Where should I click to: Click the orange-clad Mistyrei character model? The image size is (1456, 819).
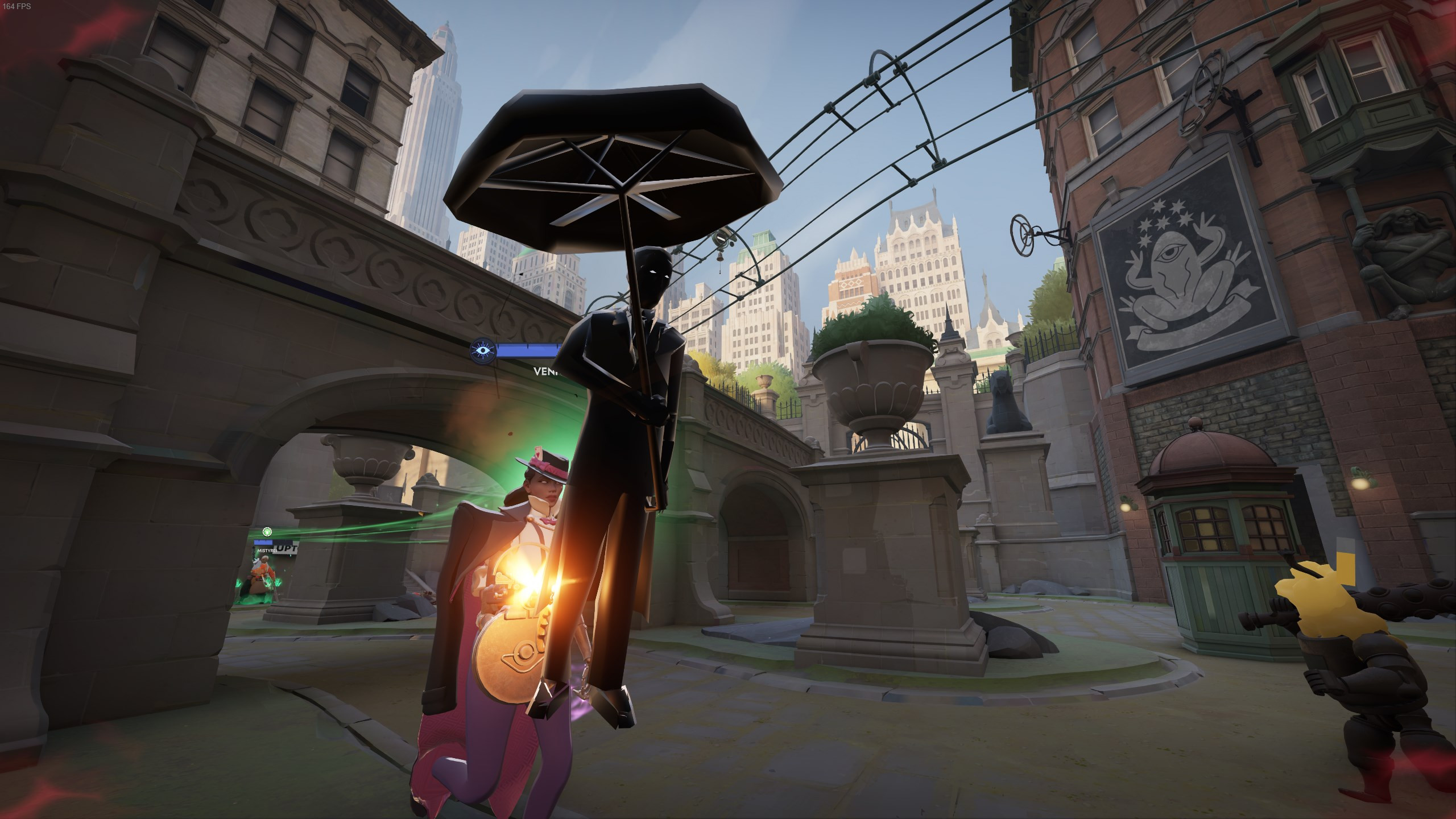[260, 574]
